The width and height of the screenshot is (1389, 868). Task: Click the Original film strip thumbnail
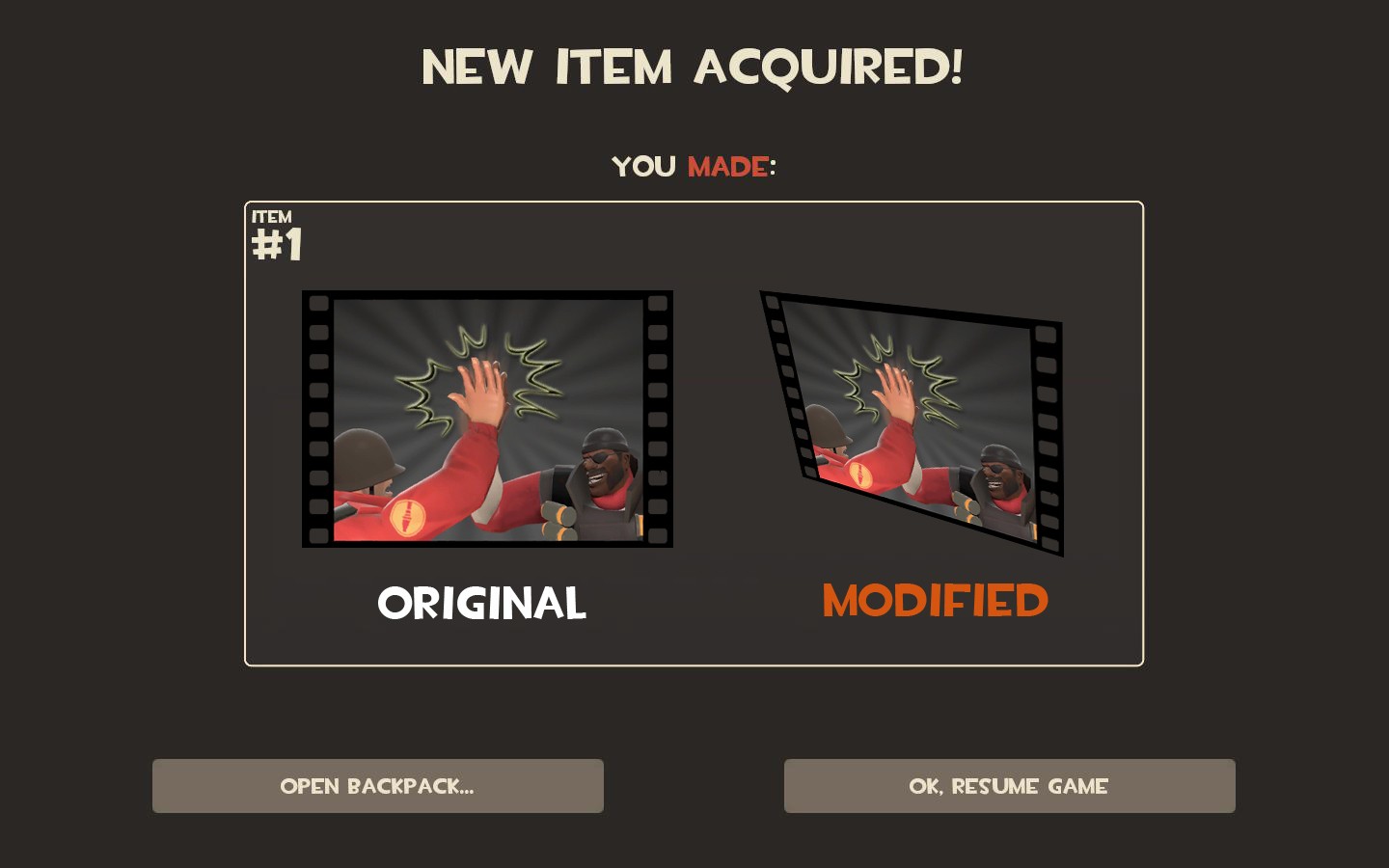click(x=487, y=420)
